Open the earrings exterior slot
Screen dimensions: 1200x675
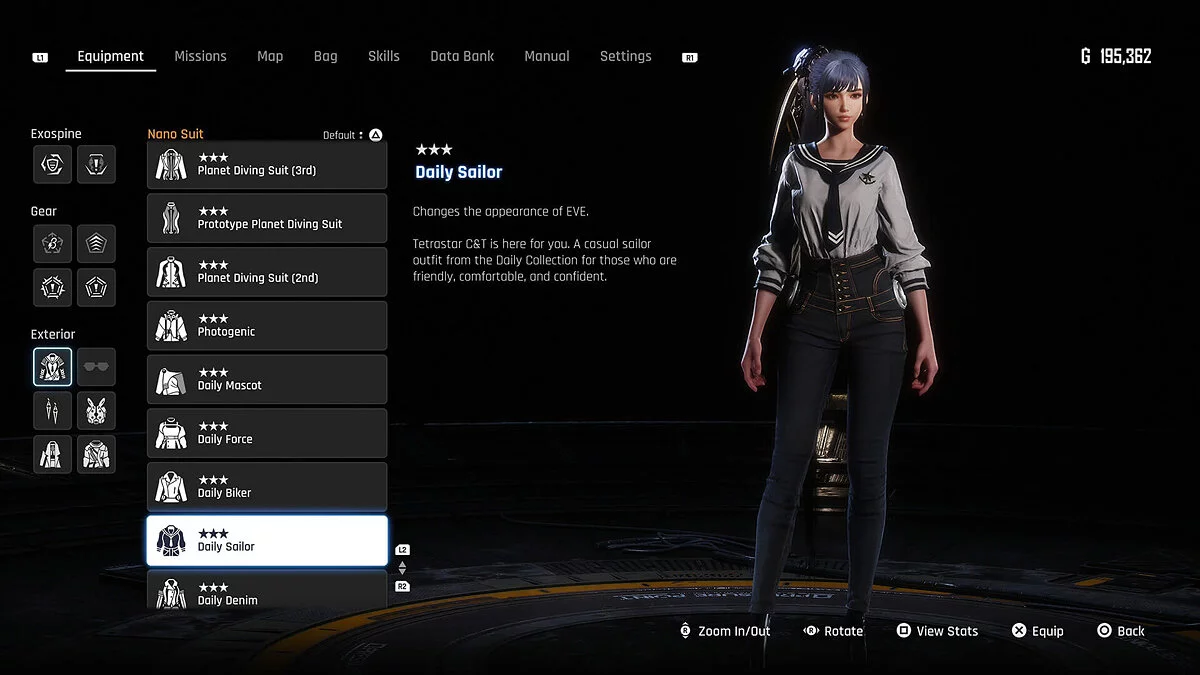tap(52, 410)
